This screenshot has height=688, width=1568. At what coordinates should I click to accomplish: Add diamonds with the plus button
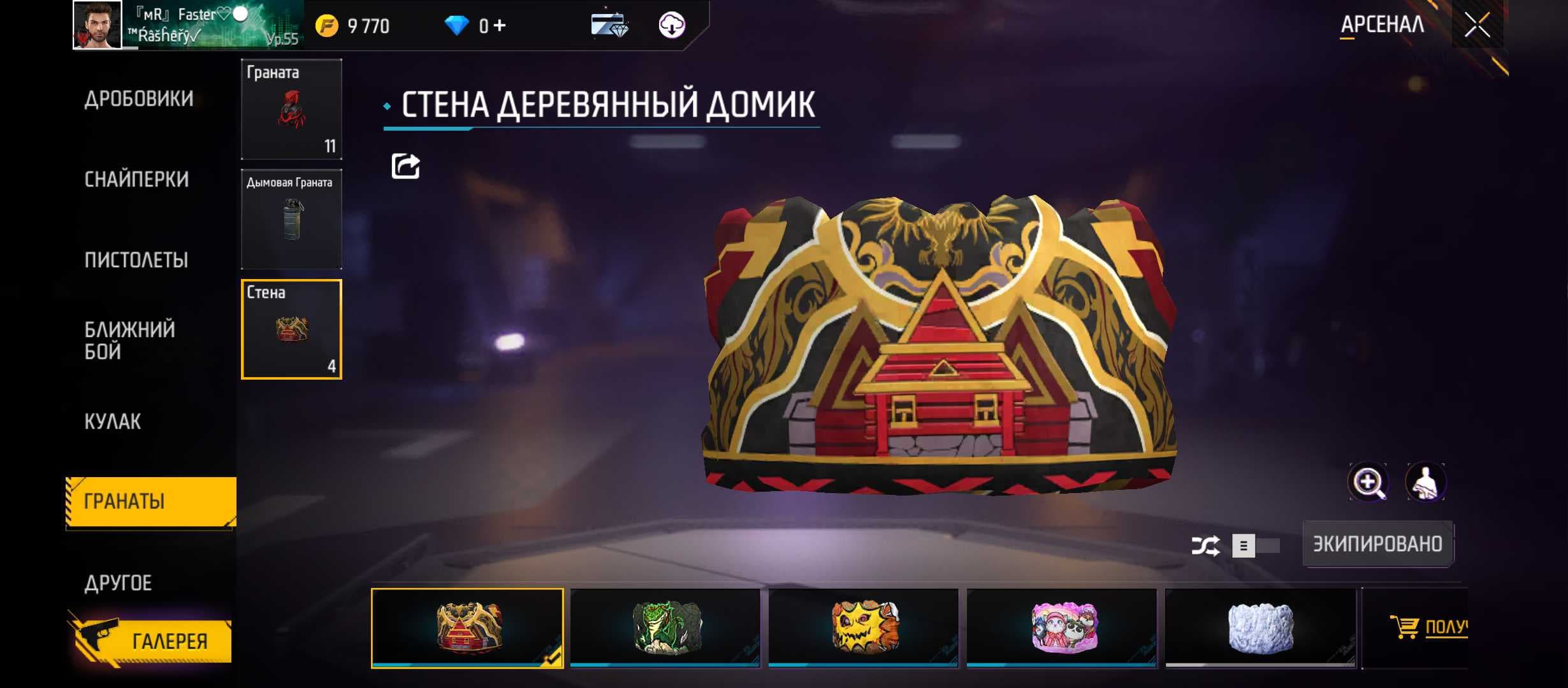tap(500, 25)
